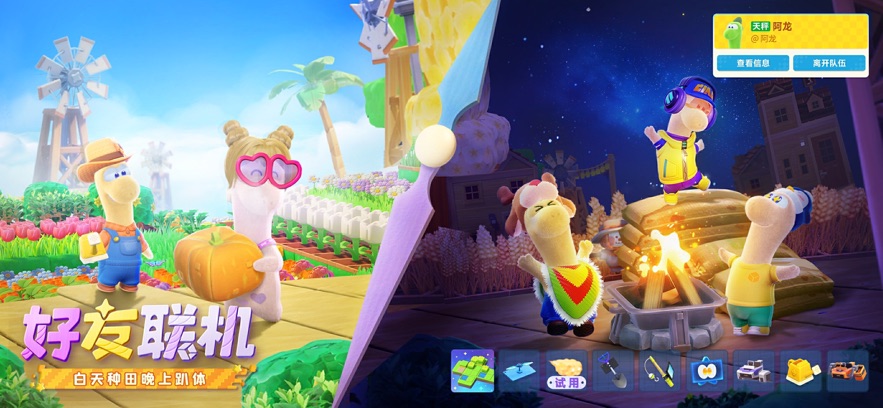Select the blue screen with eyes item
The image size is (883, 408).
pos(707,370)
